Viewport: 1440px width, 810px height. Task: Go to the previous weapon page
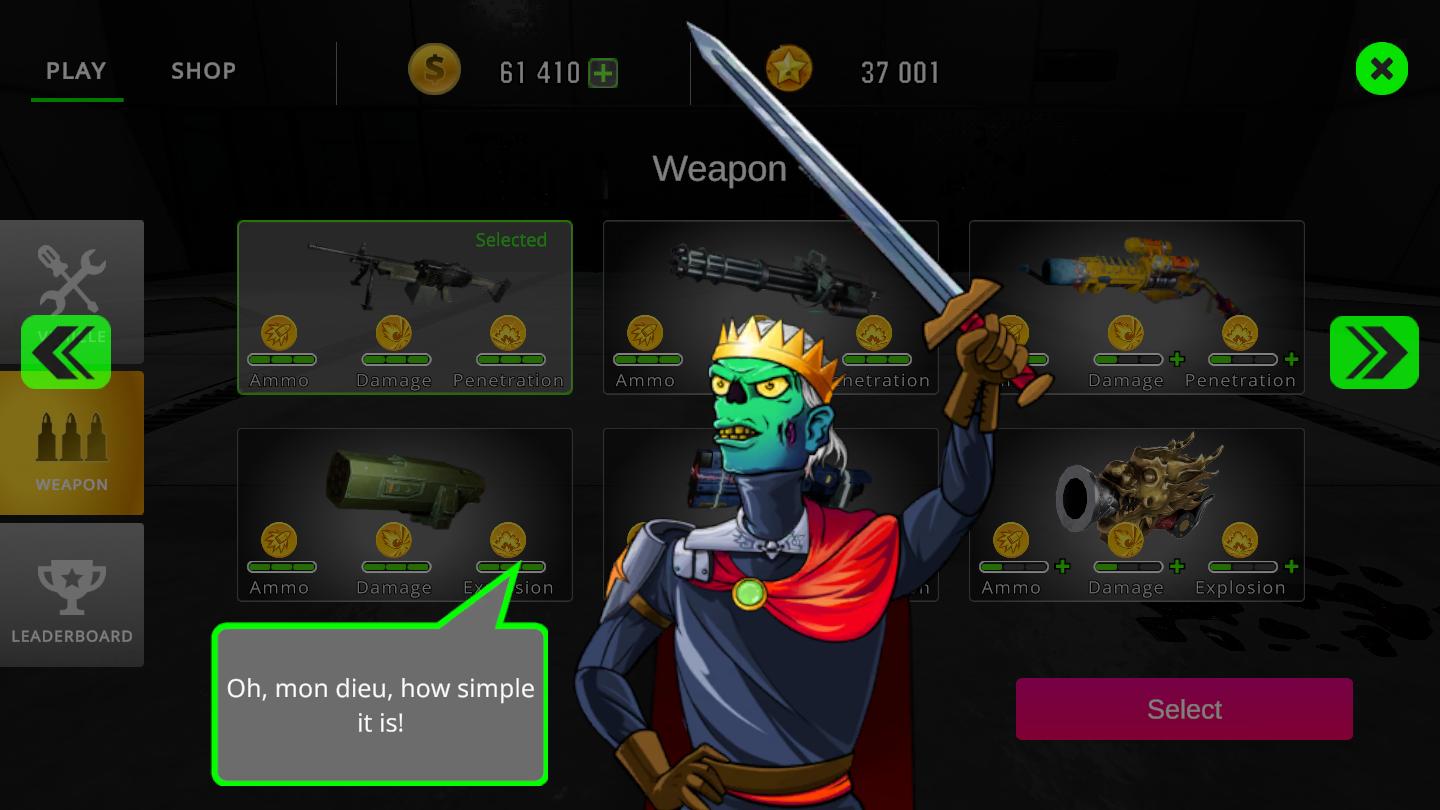pyautogui.click(x=66, y=352)
